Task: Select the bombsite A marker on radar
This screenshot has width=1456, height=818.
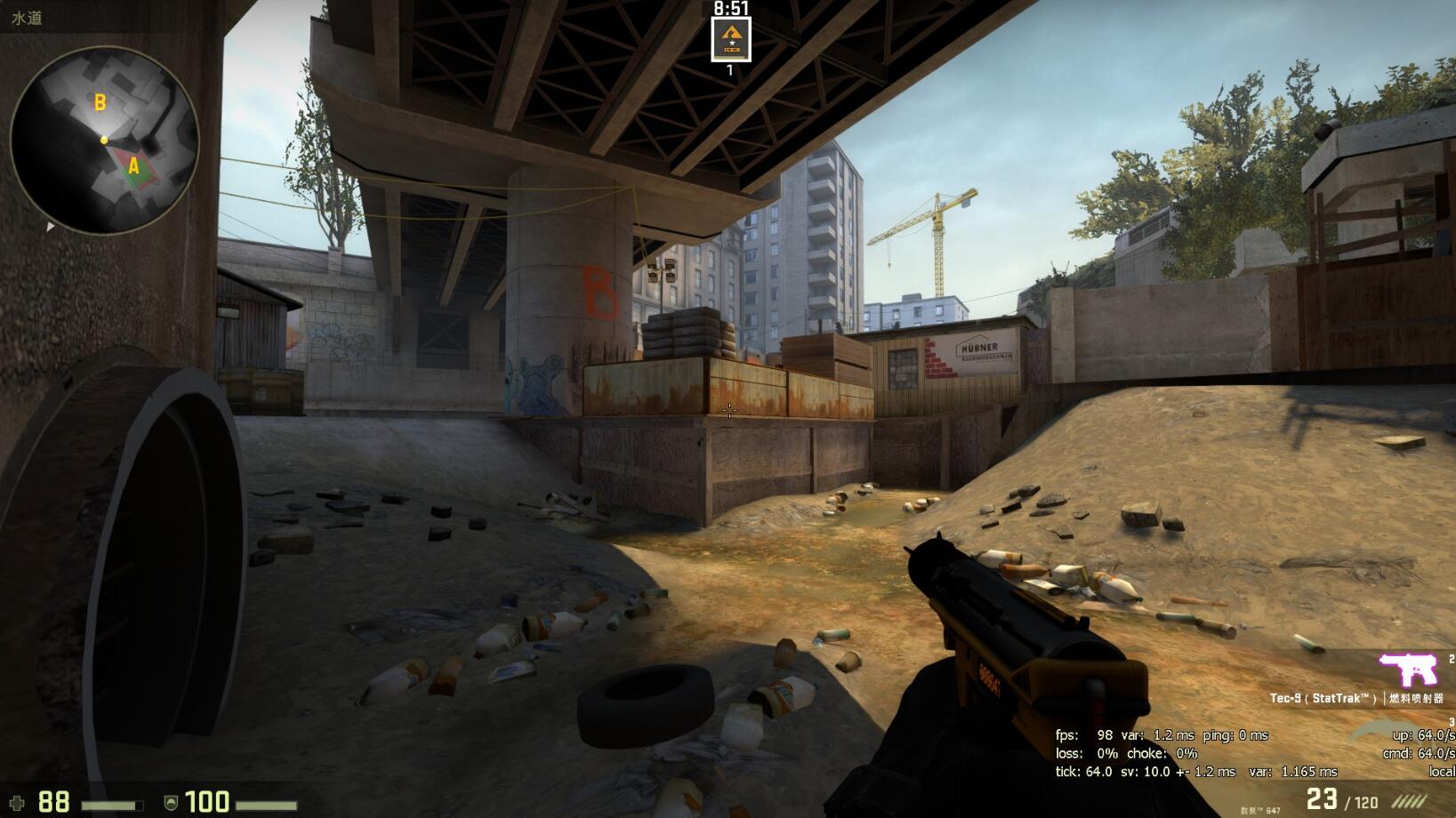Action: [x=133, y=166]
